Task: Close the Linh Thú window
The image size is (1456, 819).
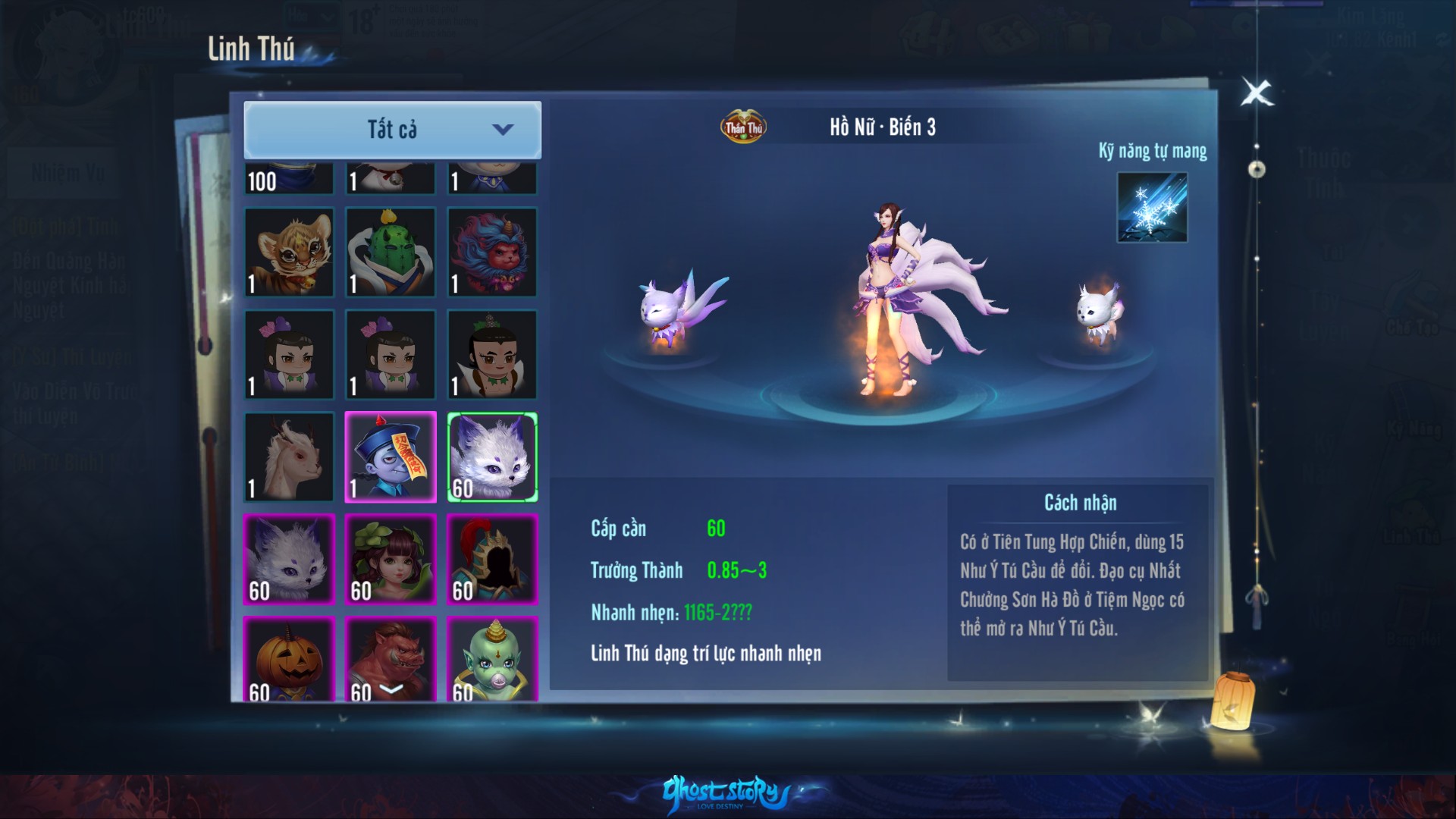Action: [x=1257, y=93]
